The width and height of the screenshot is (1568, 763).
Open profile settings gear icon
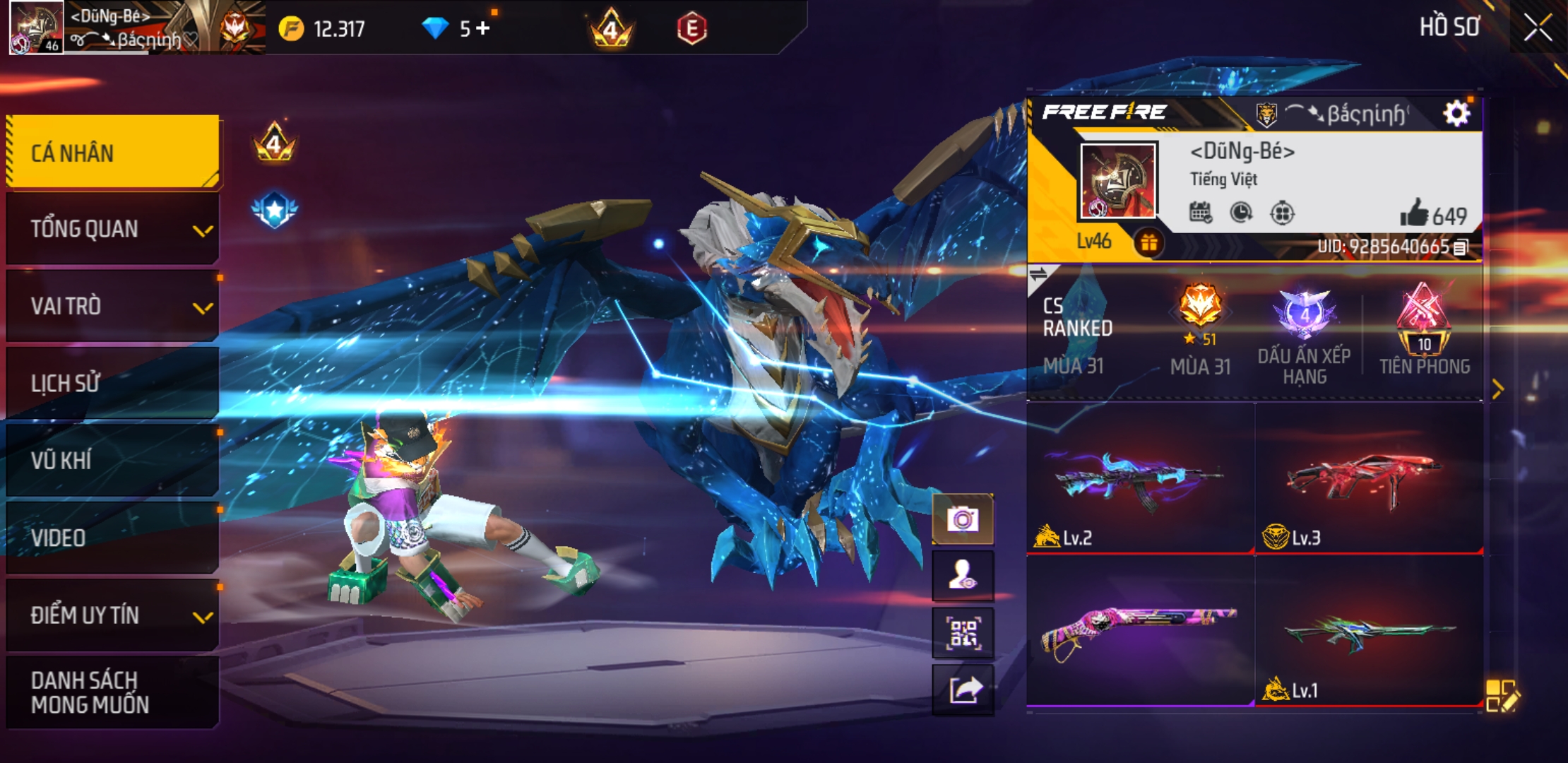(1456, 113)
